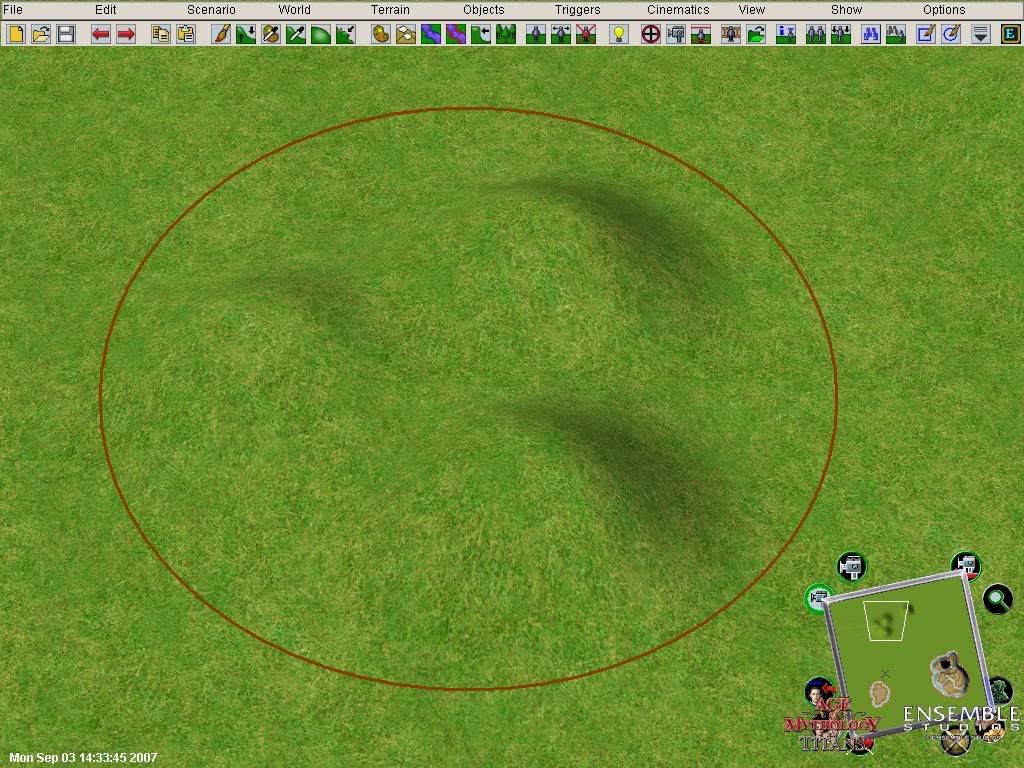
Task: Open the Objects menu
Action: (483, 10)
